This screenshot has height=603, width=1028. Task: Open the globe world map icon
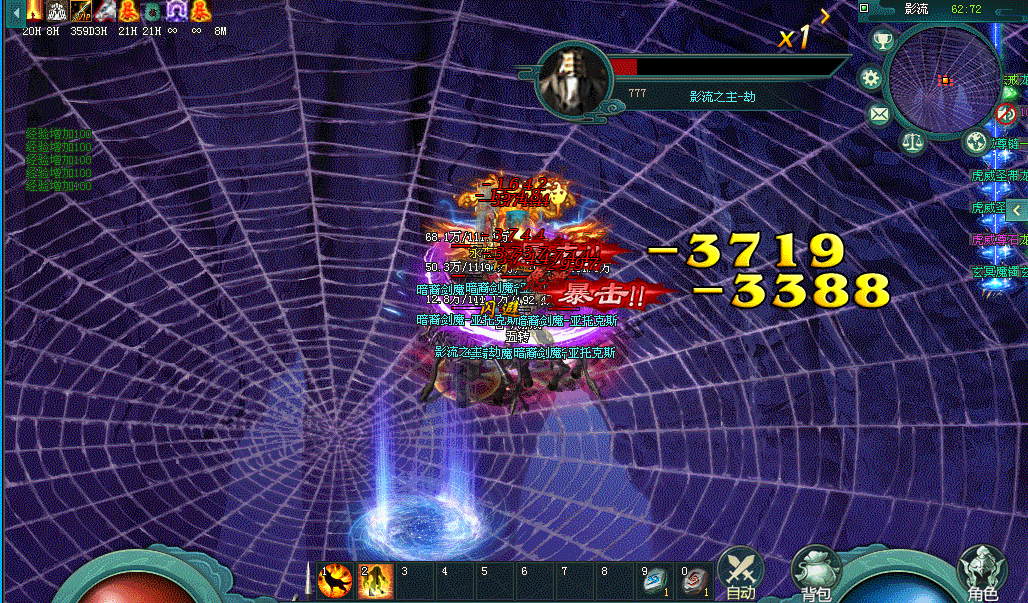(x=975, y=142)
